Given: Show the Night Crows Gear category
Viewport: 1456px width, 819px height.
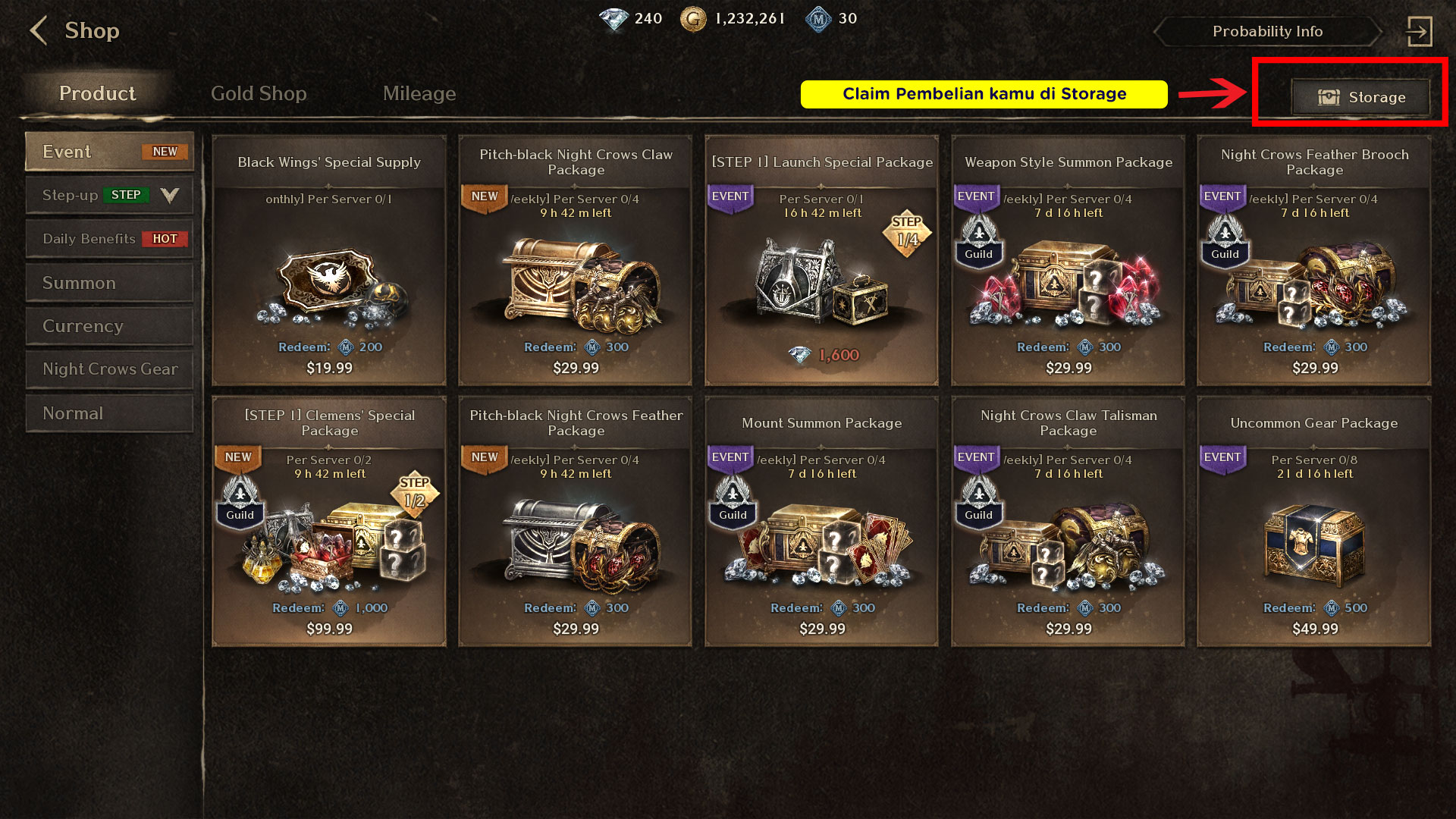Looking at the screenshot, I should [109, 369].
